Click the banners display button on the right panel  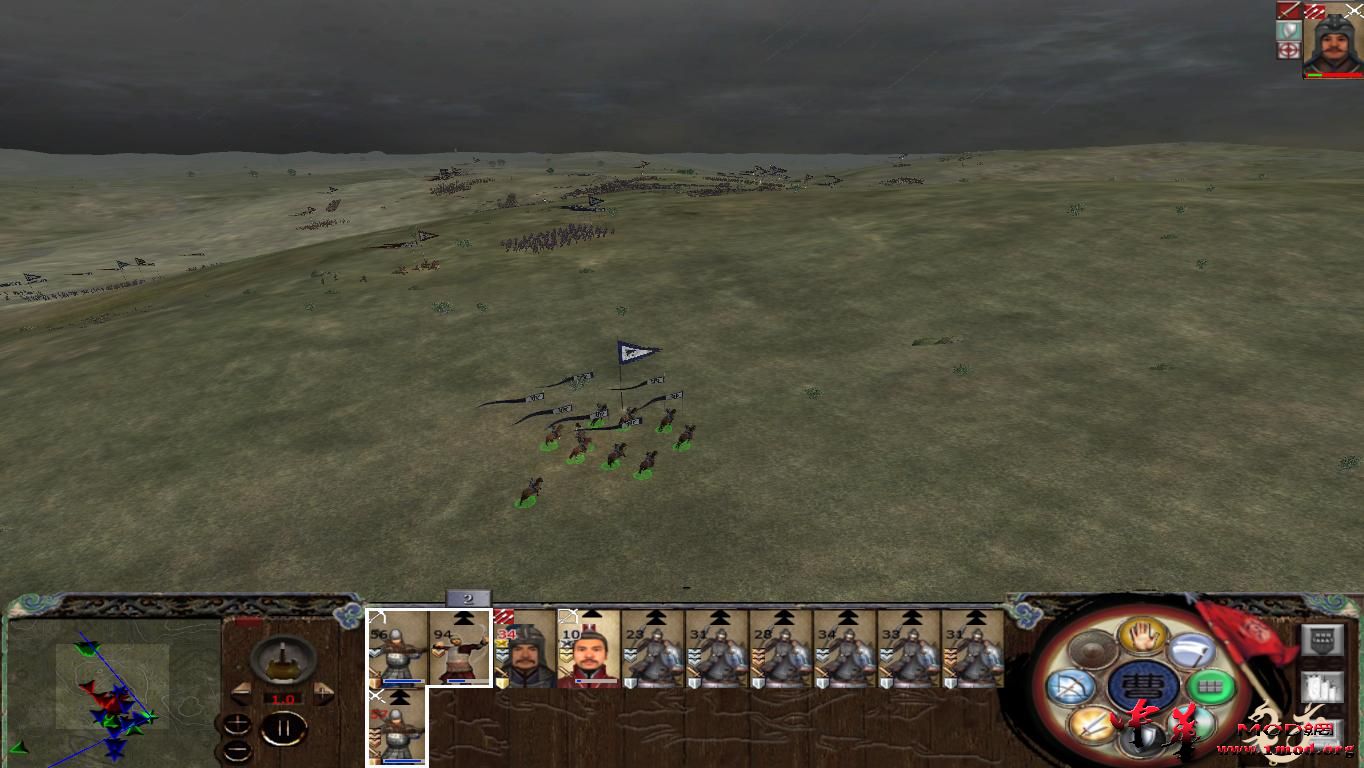1323,687
